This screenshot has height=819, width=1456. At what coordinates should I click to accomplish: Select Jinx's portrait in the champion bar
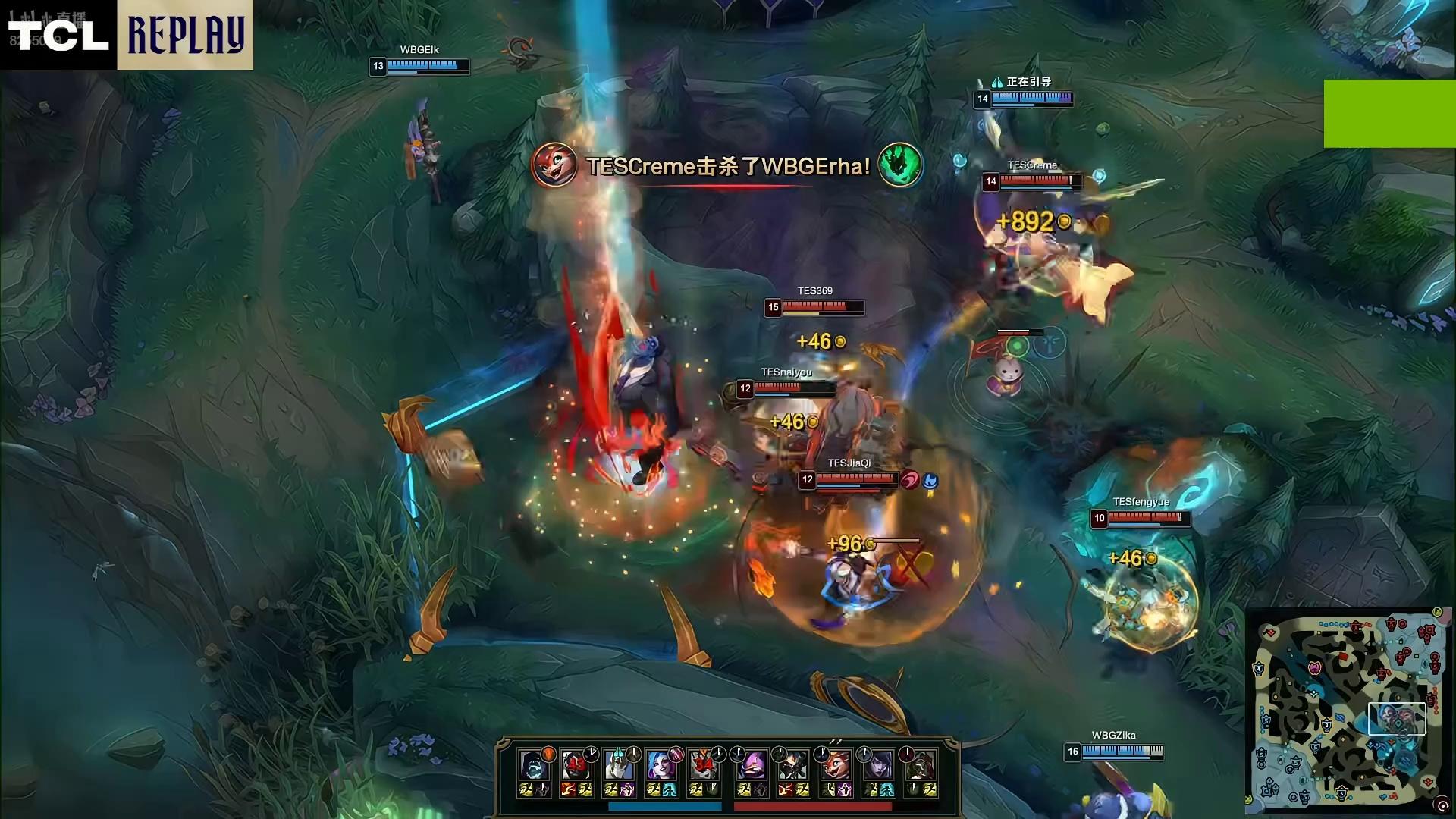(x=661, y=766)
